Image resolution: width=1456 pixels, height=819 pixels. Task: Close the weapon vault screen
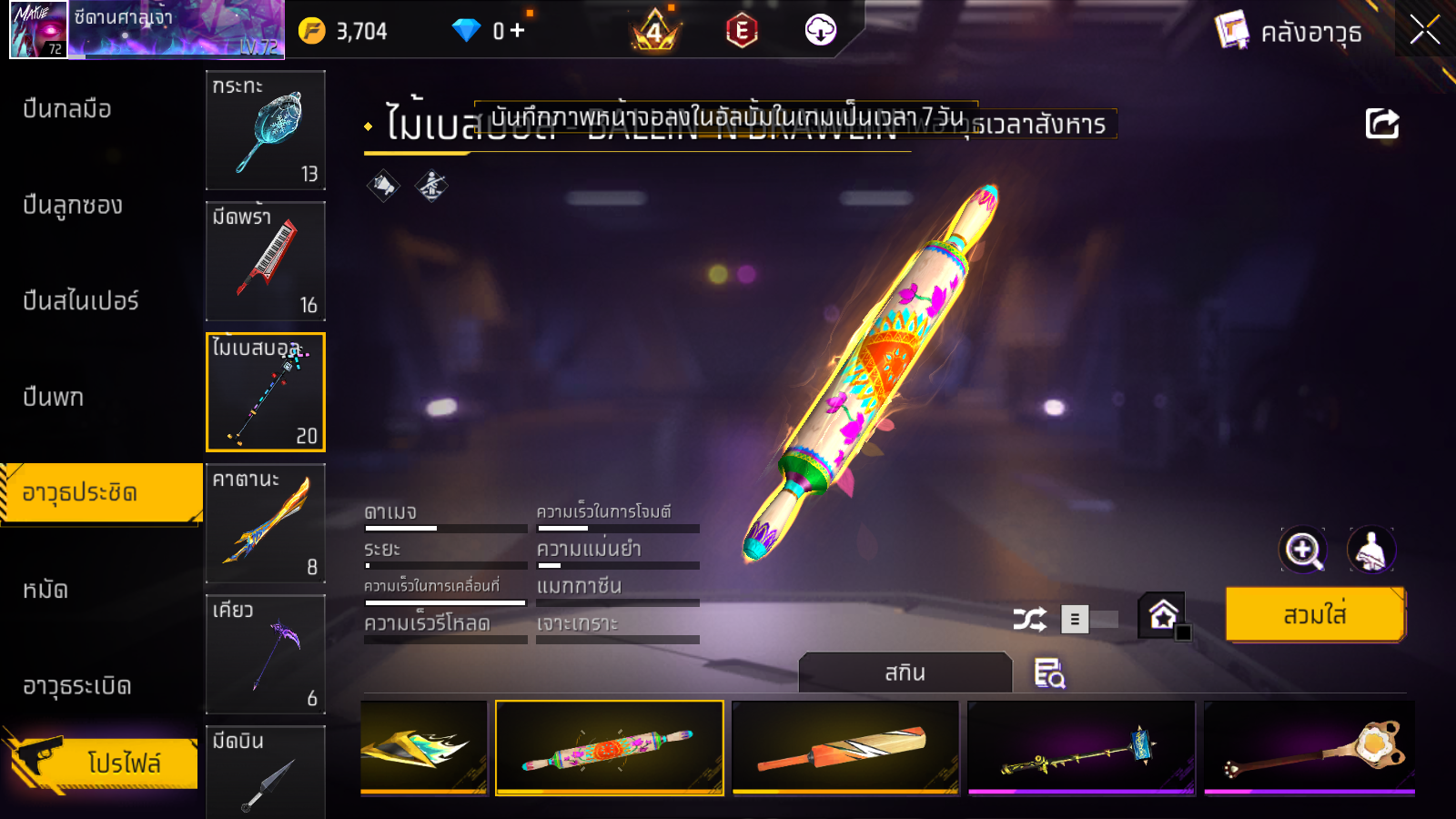click(1424, 31)
